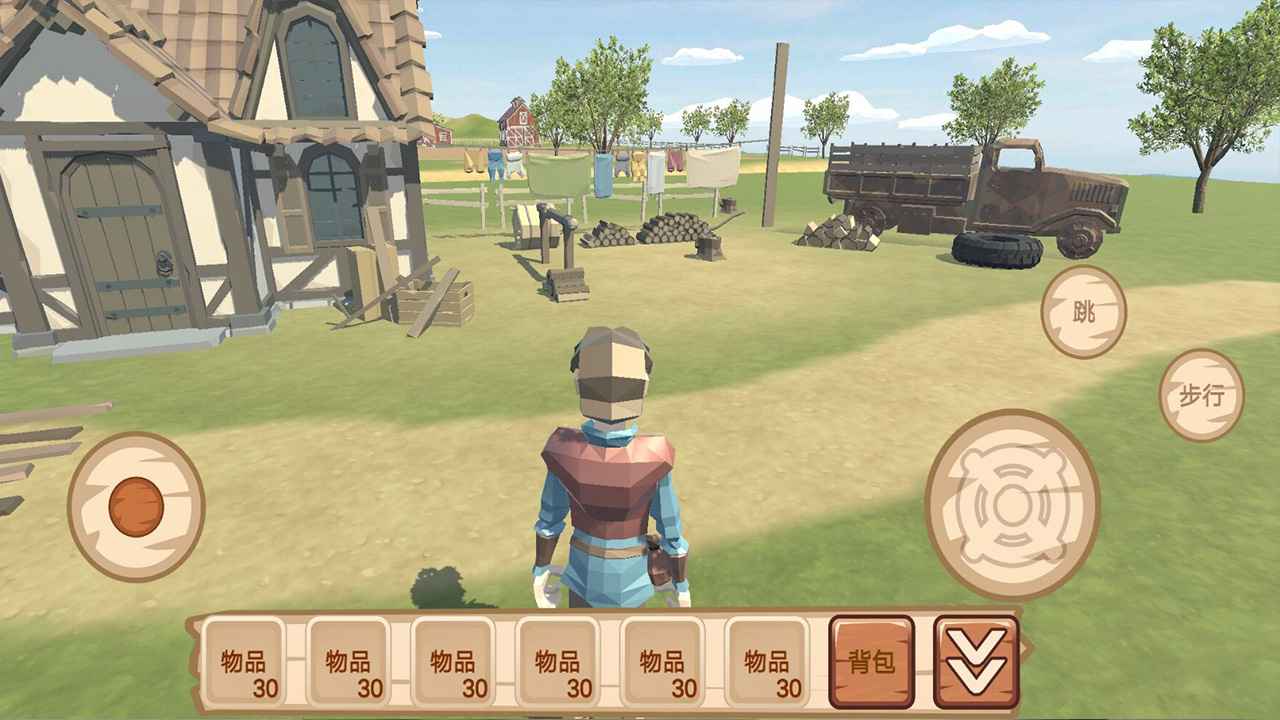The height and width of the screenshot is (720, 1280).
Task: Click the orange virtual joystick knob
Action: 136,506
